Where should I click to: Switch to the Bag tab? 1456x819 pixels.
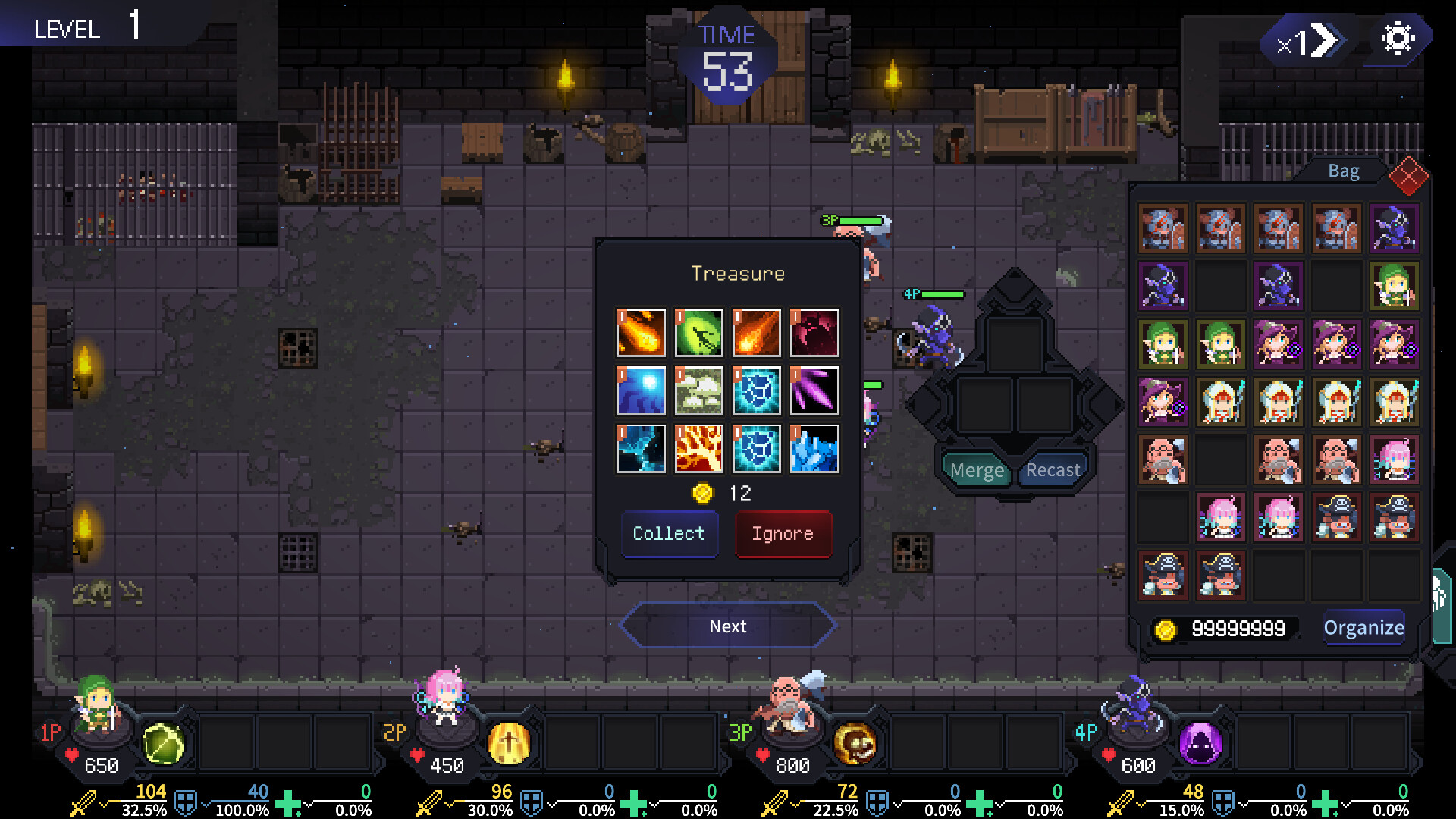(1342, 171)
